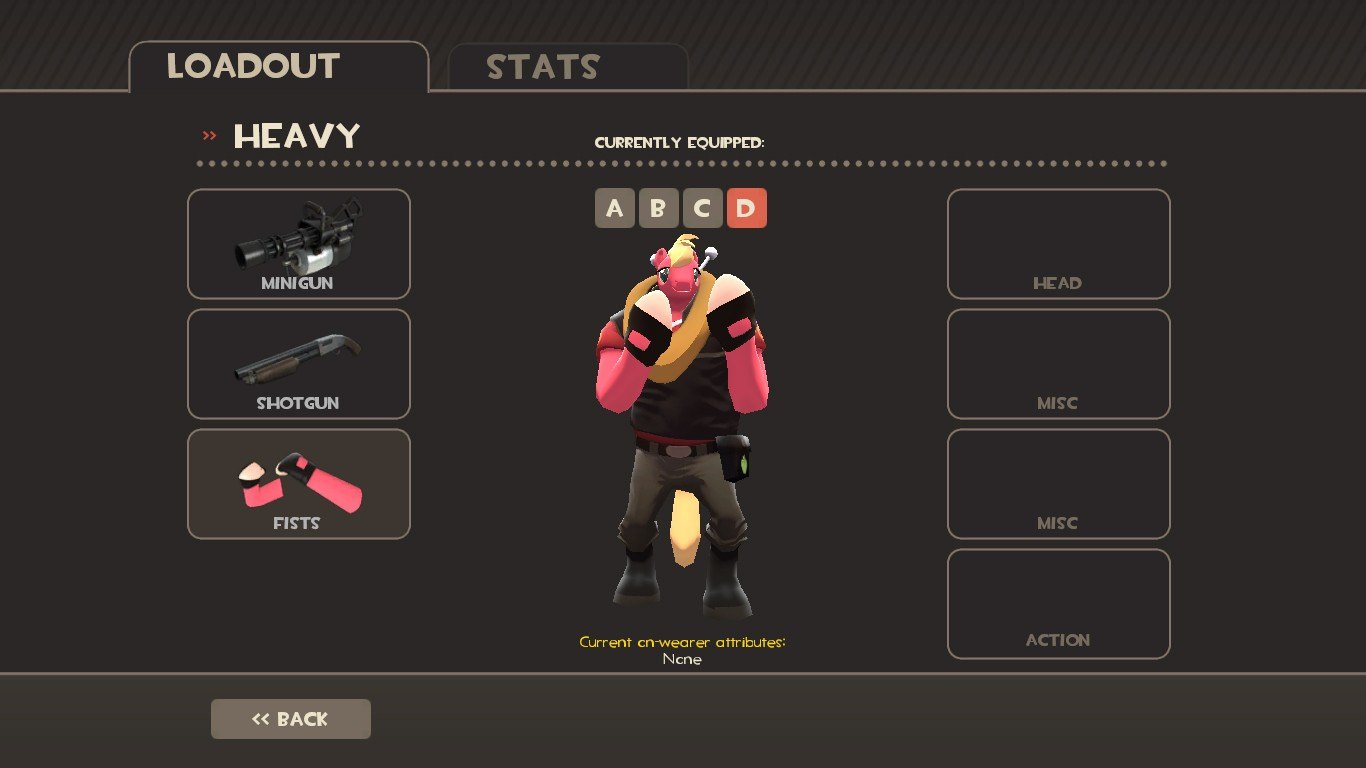Select the Fists melee slot
Viewport: 1366px width, 768px height.
click(x=298, y=484)
